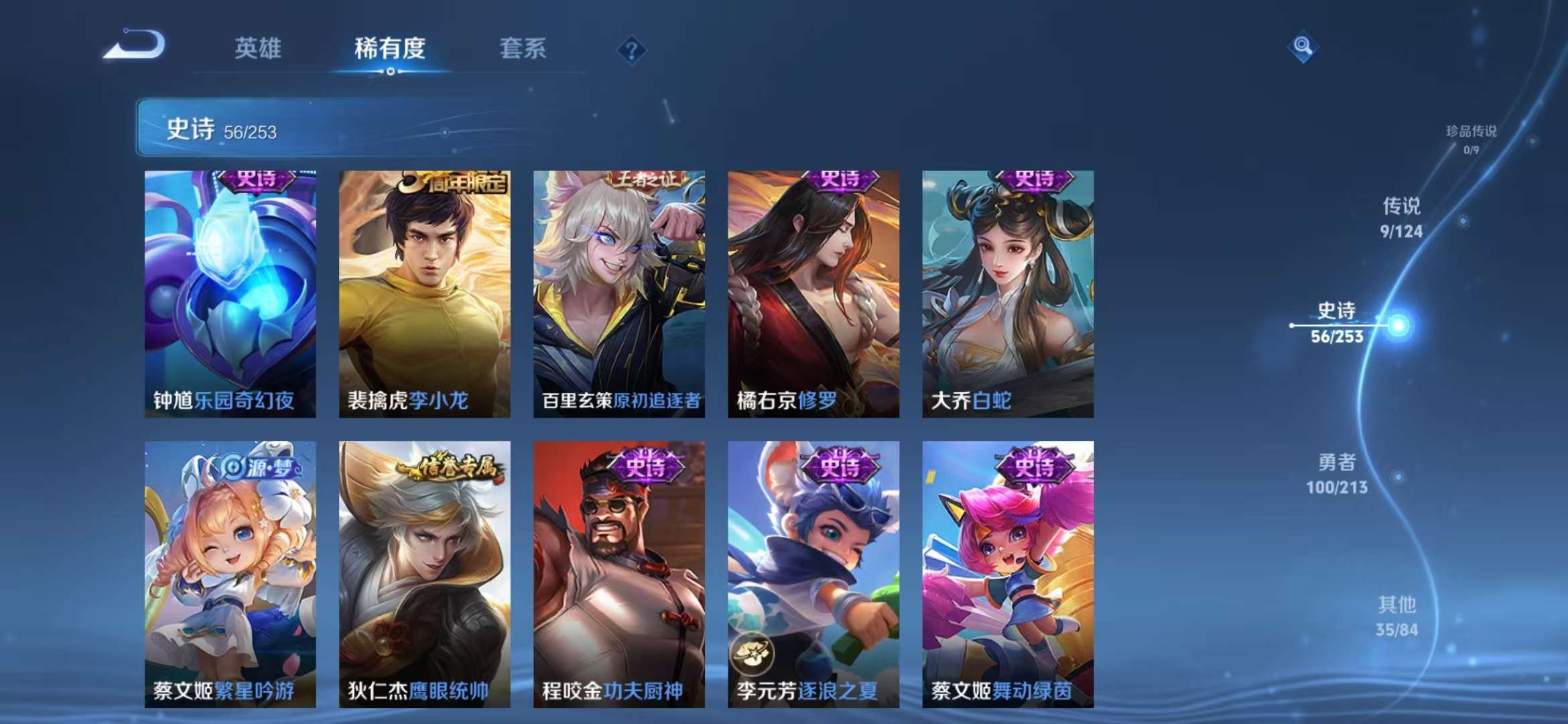Viewport: 1568px width, 724px height.
Task: Switch to the 英雄 tab
Action: [x=259, y=48]
